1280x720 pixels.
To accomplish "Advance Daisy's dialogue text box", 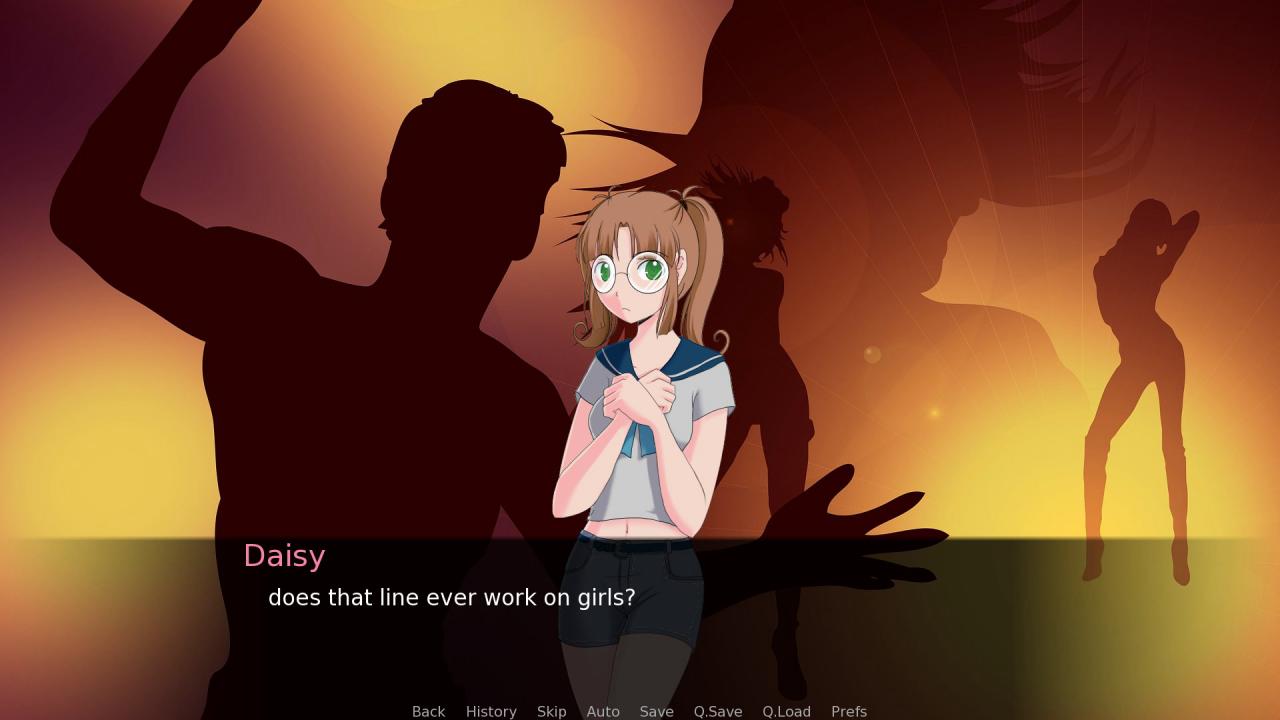I will [640, 620].
